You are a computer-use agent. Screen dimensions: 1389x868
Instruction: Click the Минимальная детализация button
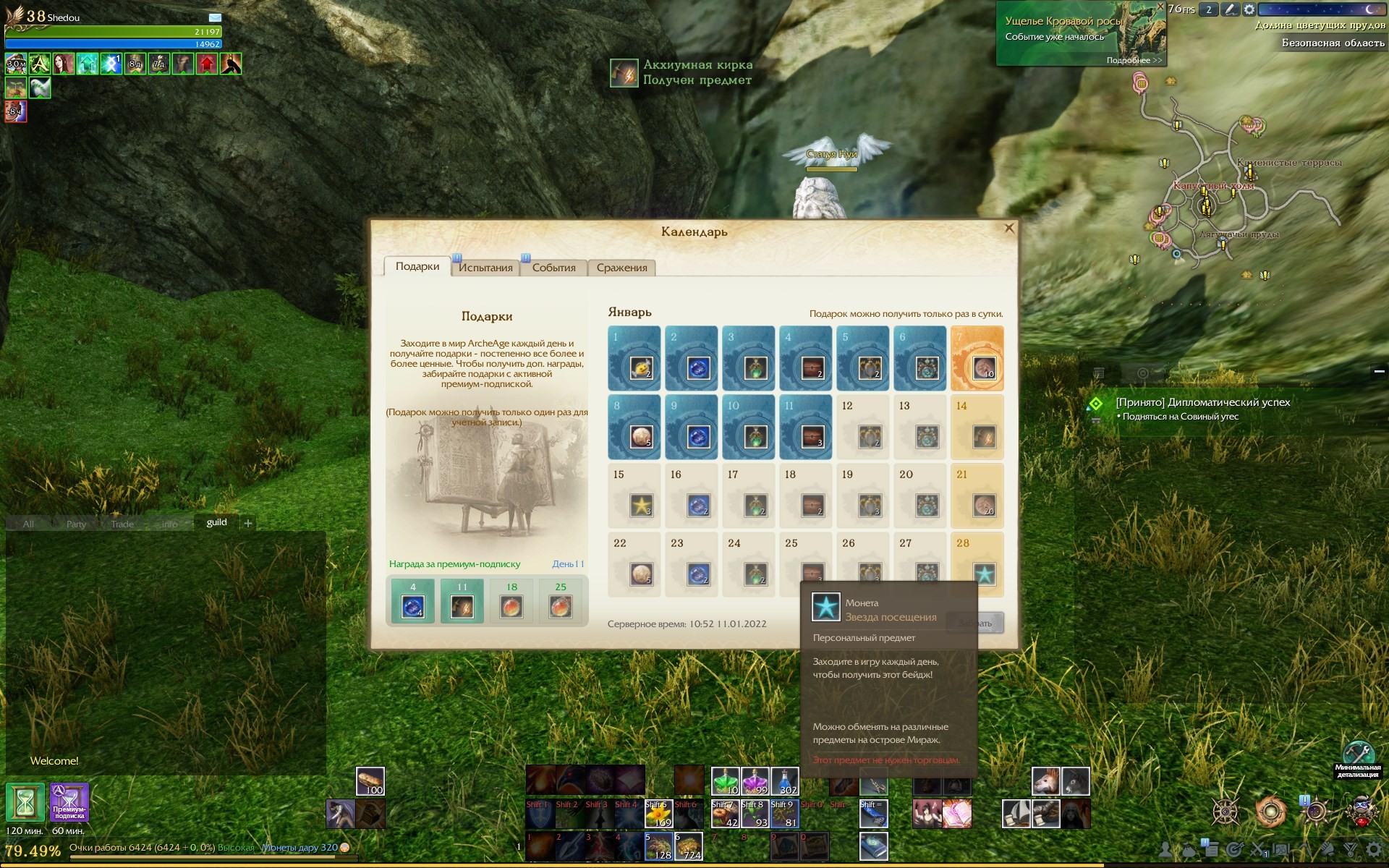pos(1358,756)
